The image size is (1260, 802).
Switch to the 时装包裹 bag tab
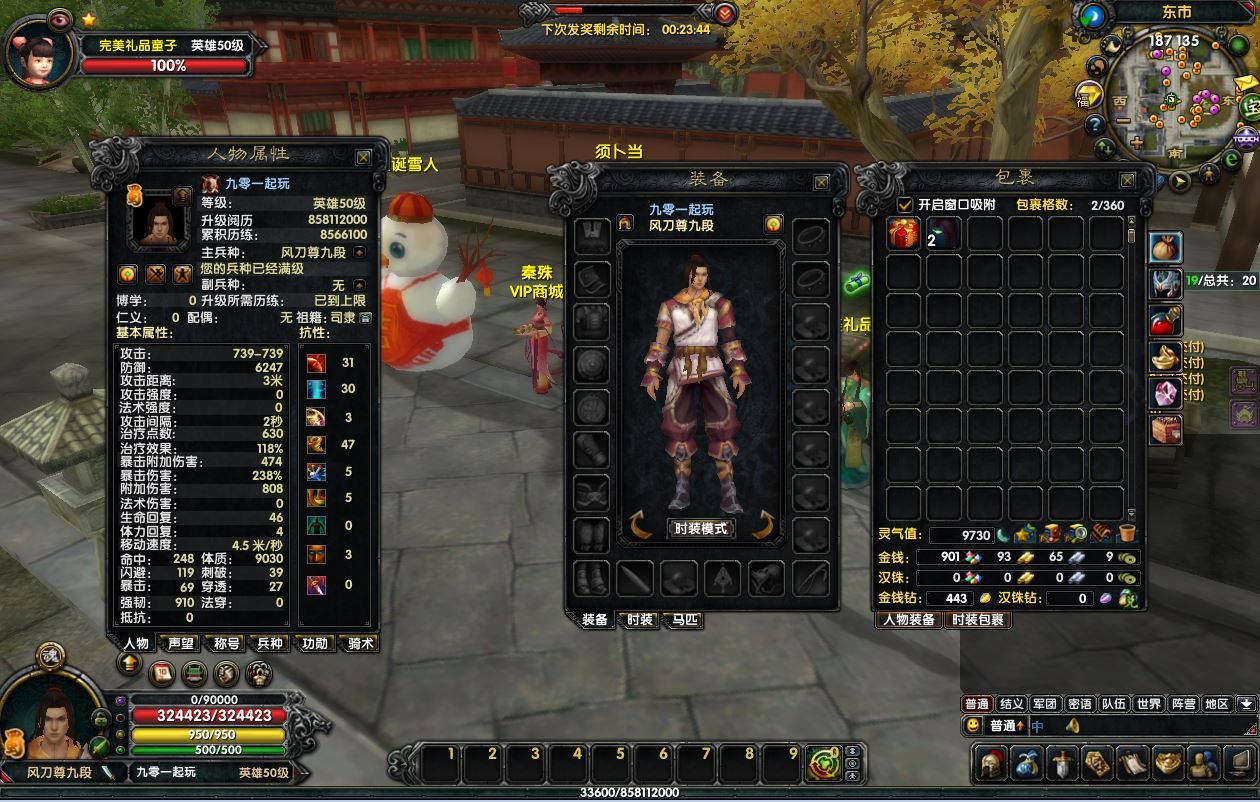click(x=979, y=620)
